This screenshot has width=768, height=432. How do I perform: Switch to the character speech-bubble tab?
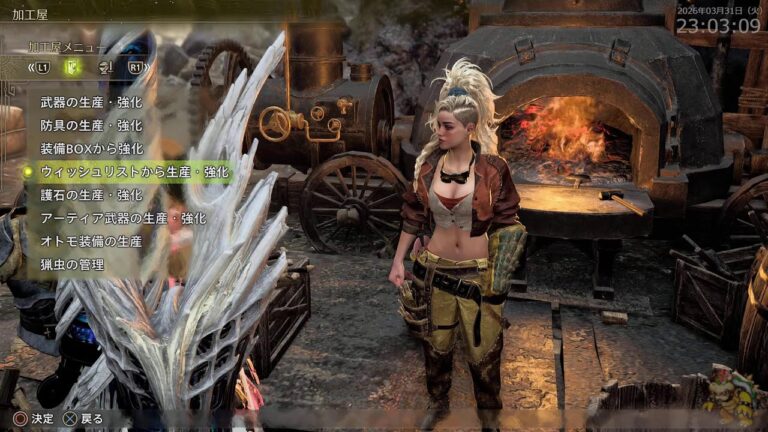[x=104, y=67]
